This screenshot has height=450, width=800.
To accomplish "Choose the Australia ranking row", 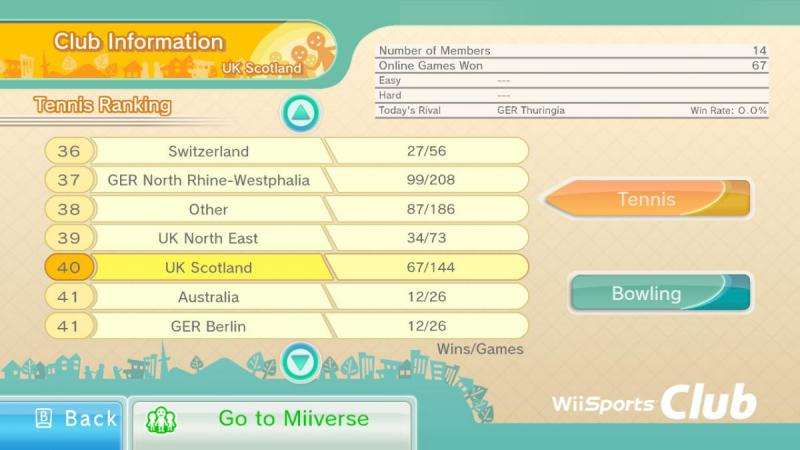I will click(x=286, y=297).
